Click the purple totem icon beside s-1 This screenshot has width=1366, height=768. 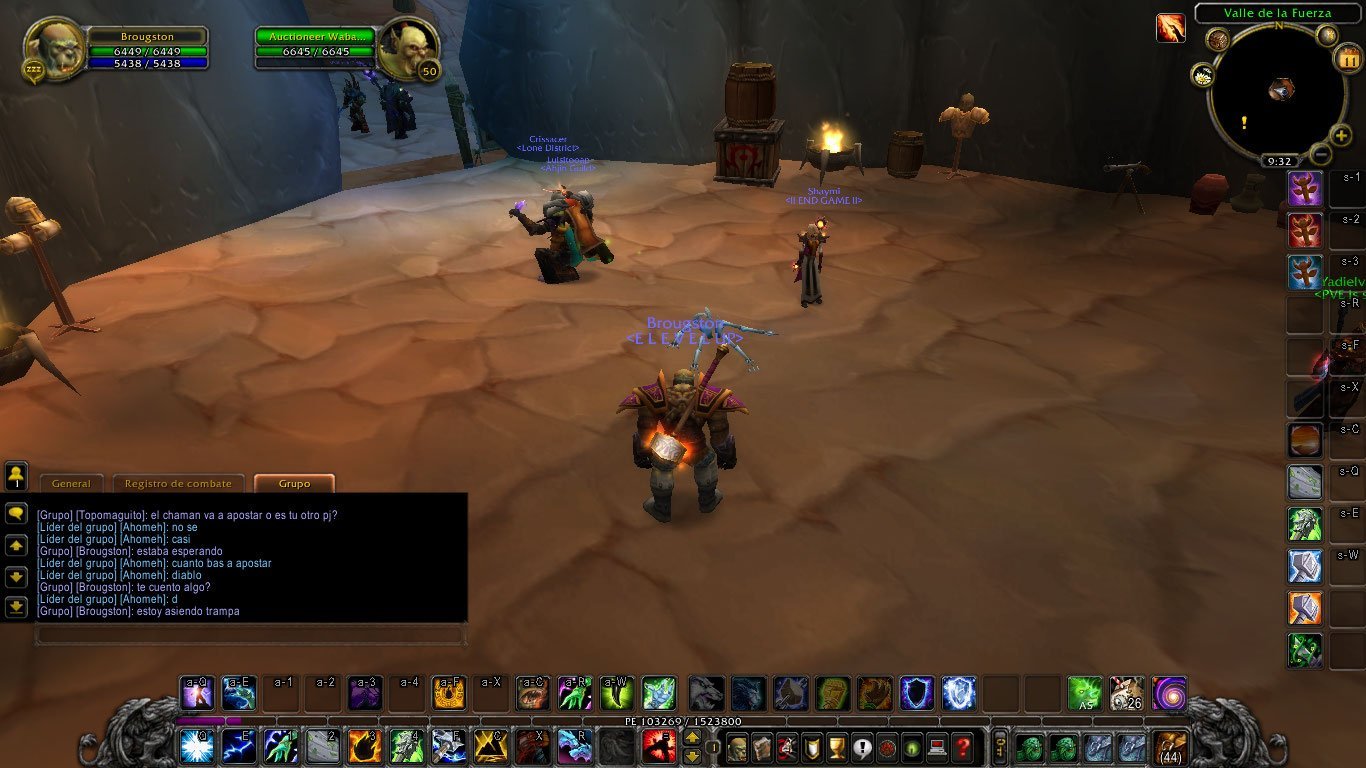pyautogui.click(x=1305, y=188)
